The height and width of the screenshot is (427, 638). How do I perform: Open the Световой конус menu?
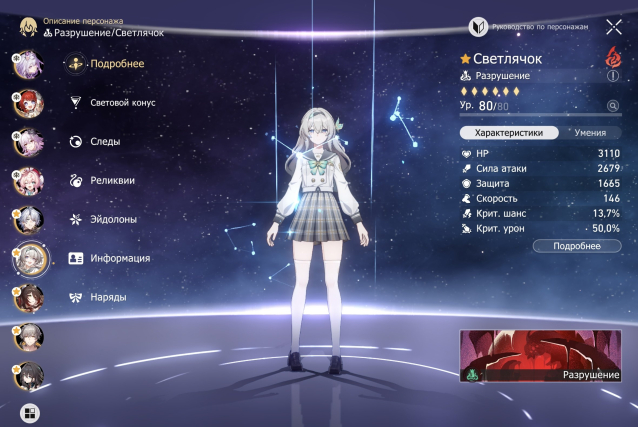coord(121,102)
